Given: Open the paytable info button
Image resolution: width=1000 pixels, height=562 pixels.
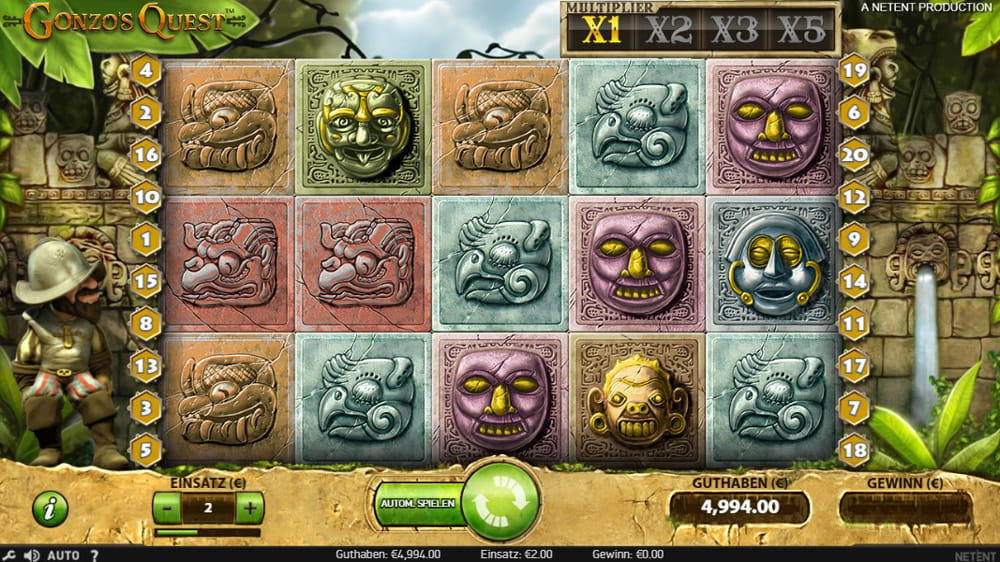Looking at the screenshot, I should [50, 508].
